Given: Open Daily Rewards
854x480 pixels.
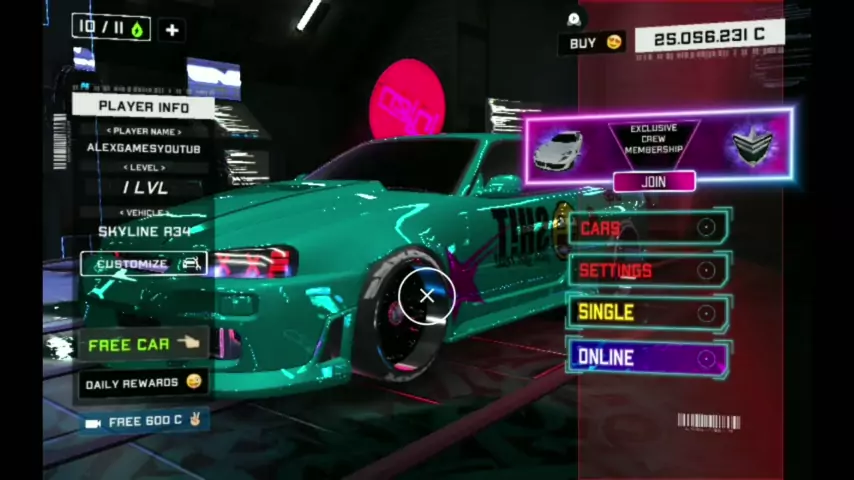Looking at the screenshot, I should coord(143,383).
